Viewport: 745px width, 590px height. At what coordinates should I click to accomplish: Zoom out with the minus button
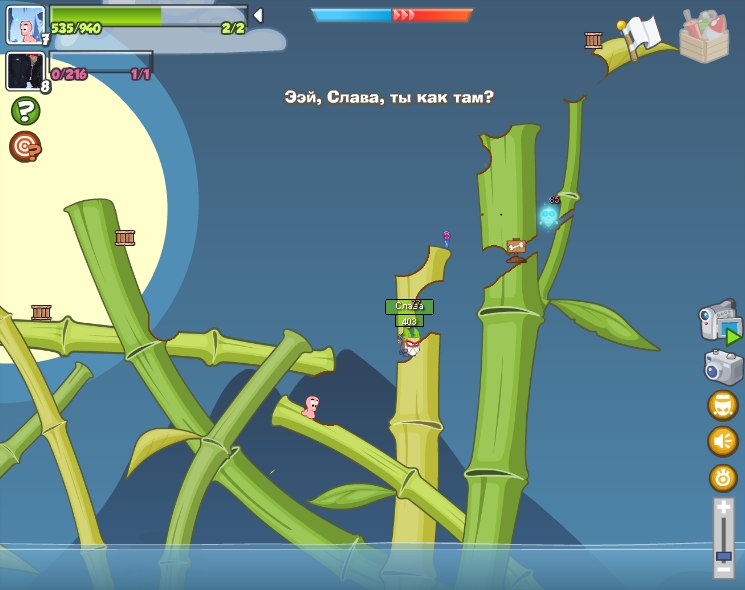coord(723,570)
